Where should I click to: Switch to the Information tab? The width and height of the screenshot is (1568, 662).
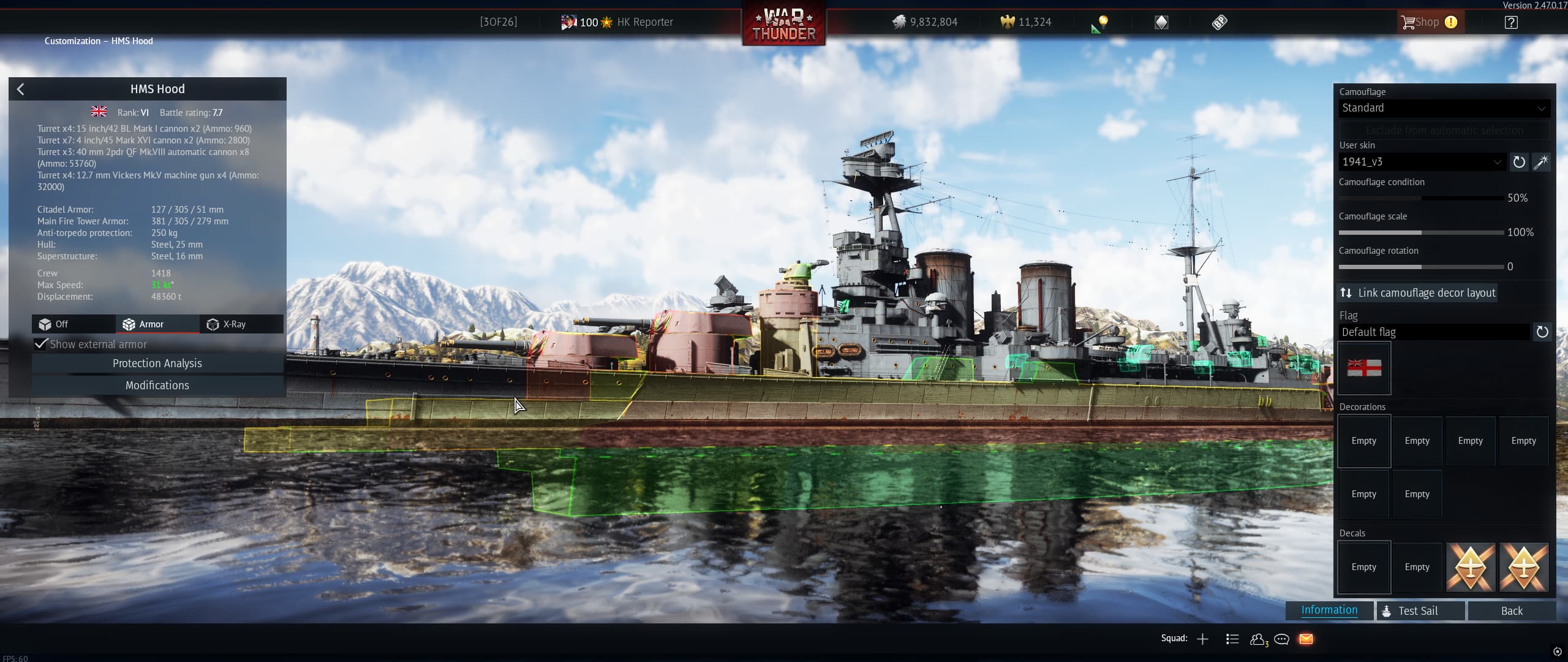click(x=1329, y=610)
